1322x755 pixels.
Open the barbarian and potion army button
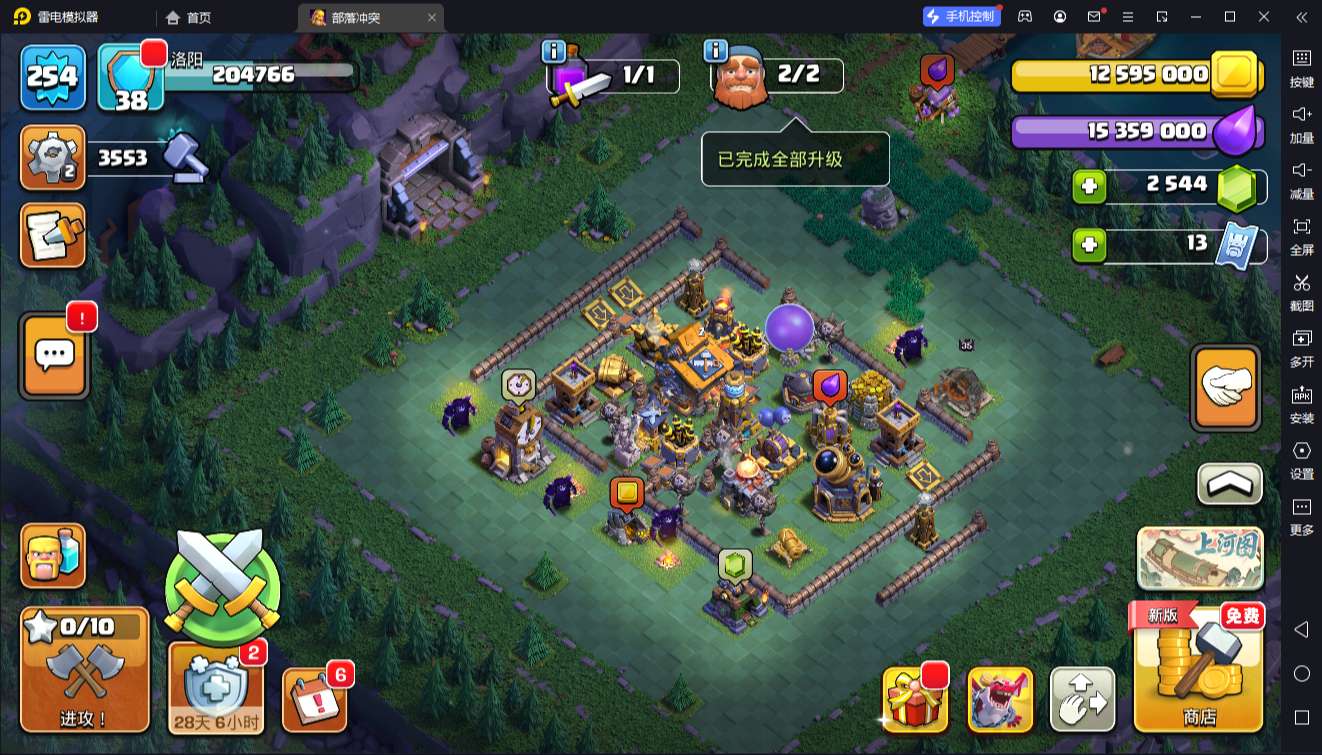click(53, 556)
